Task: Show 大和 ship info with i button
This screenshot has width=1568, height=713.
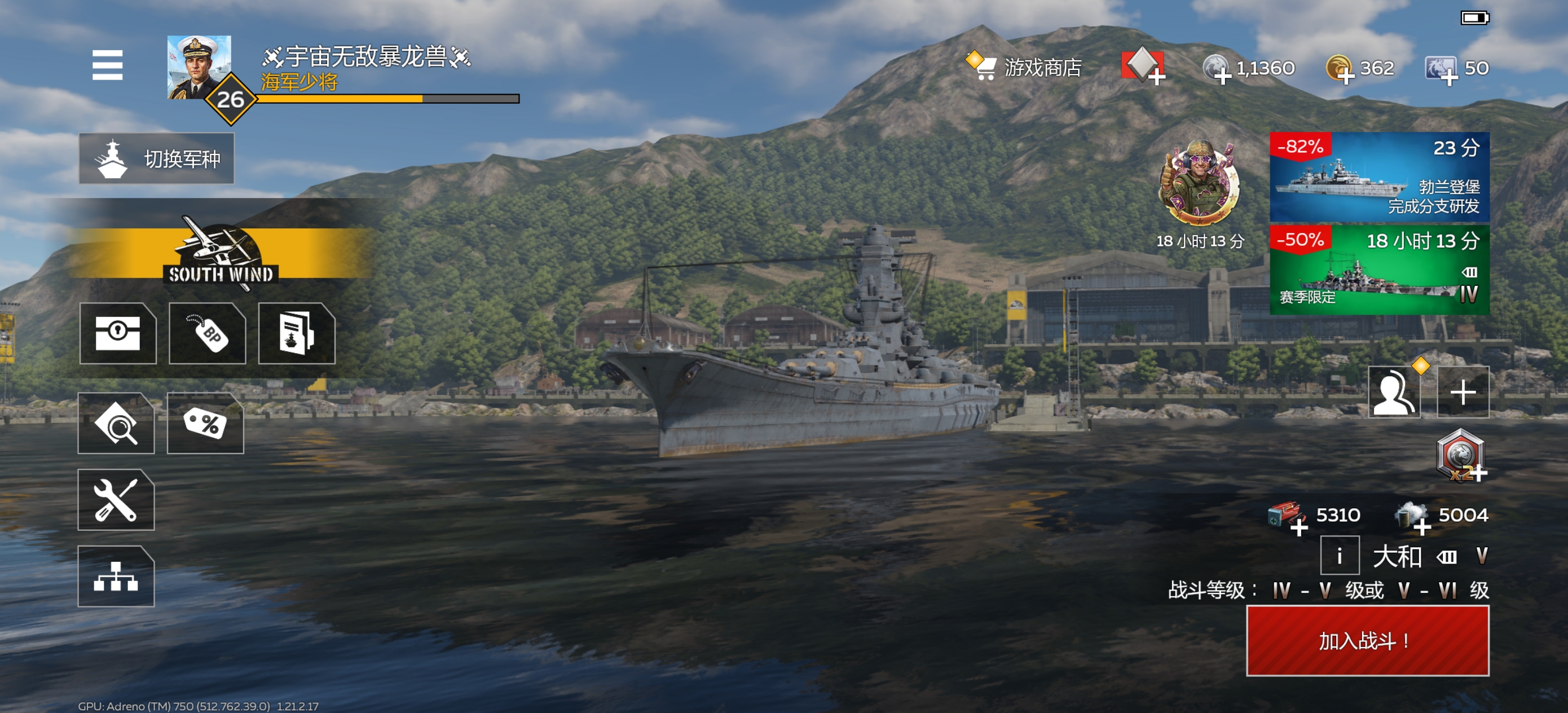Action: pyautogui.click(x=1339, y=555)
